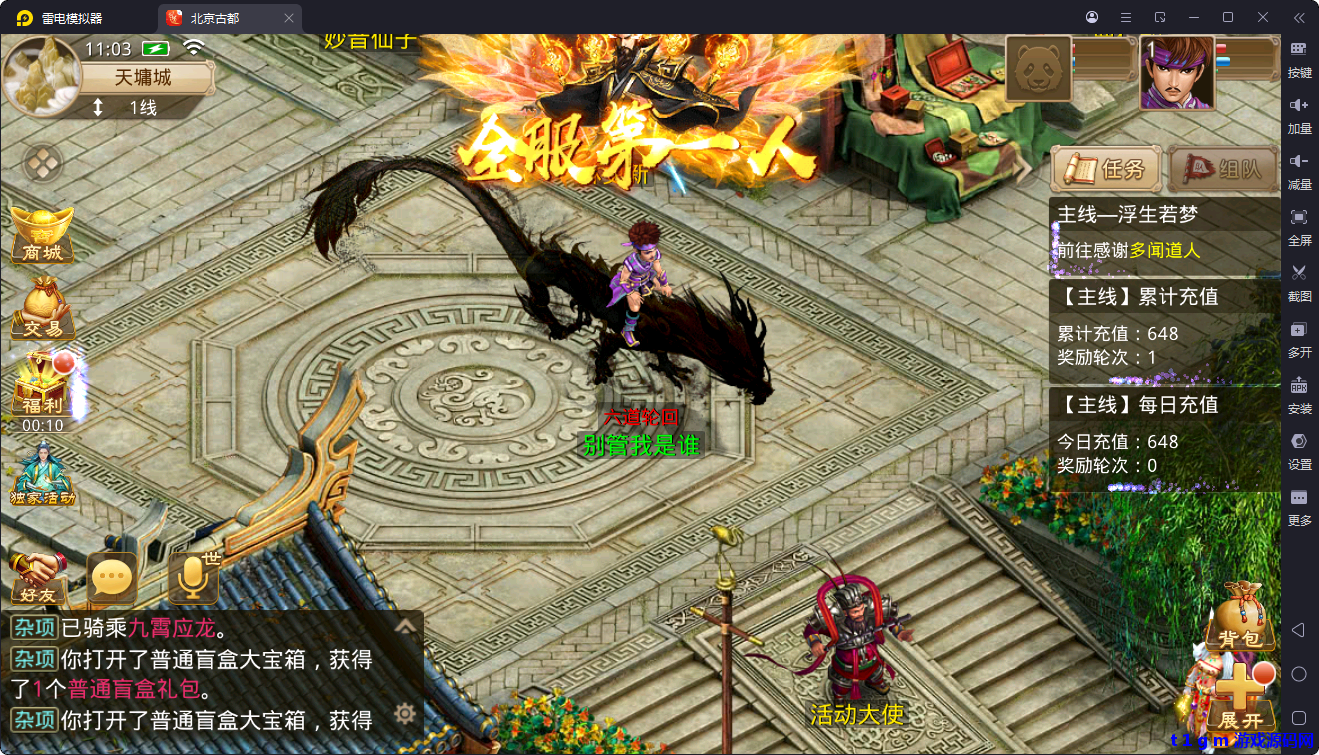Click the emulator 截图 screenshot button
The height and width of the screenshot is (755, 1319).
[x=1299, y=281]
